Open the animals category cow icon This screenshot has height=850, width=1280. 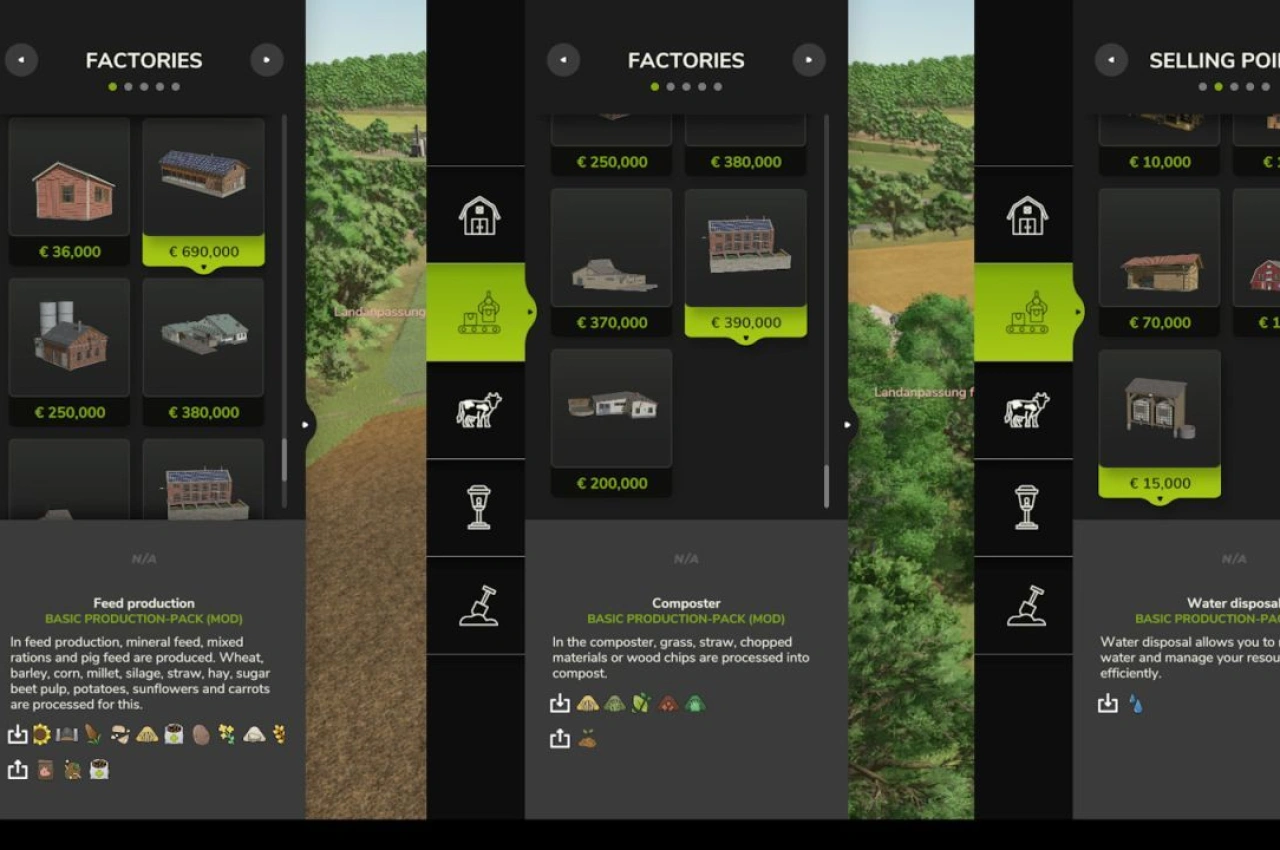coord(477,410)
